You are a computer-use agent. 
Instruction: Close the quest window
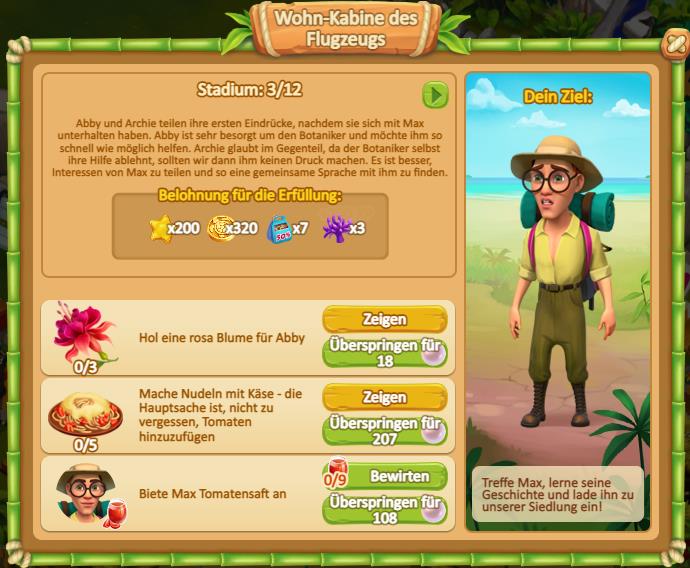pyautogui.click(x=673, y=43)
